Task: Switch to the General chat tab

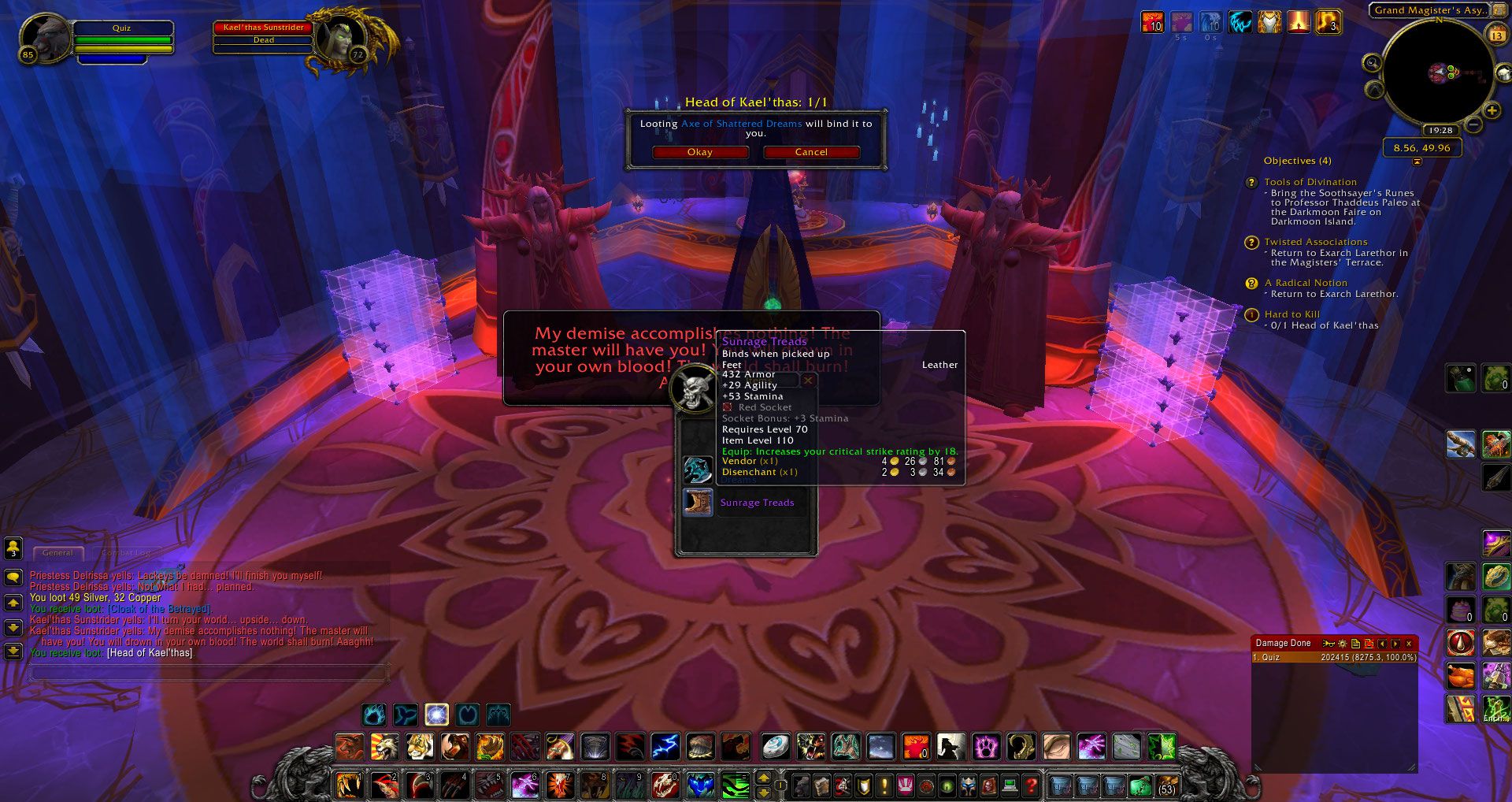Action: [57, 553]
